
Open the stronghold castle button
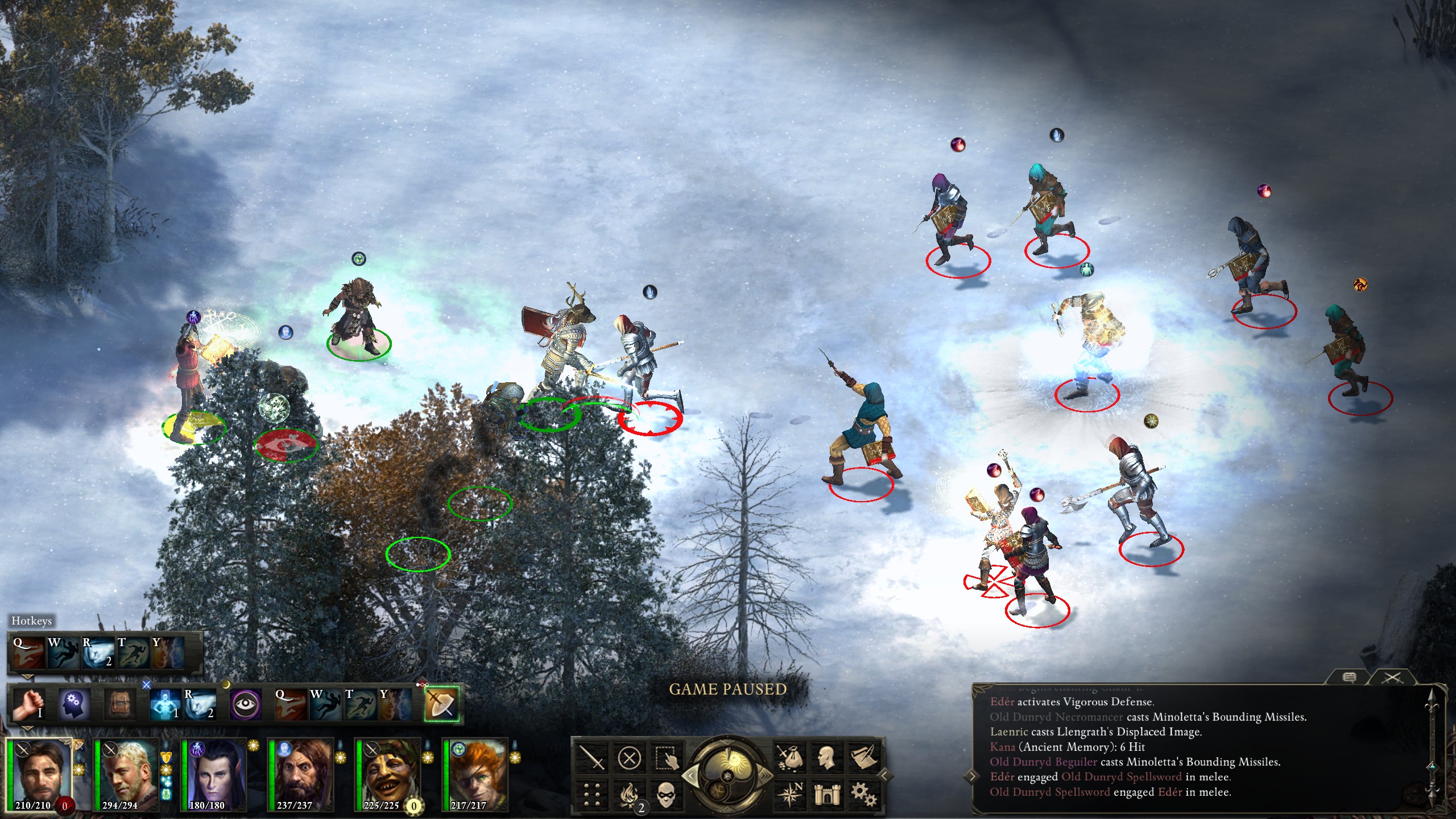[x=826, y=794]
